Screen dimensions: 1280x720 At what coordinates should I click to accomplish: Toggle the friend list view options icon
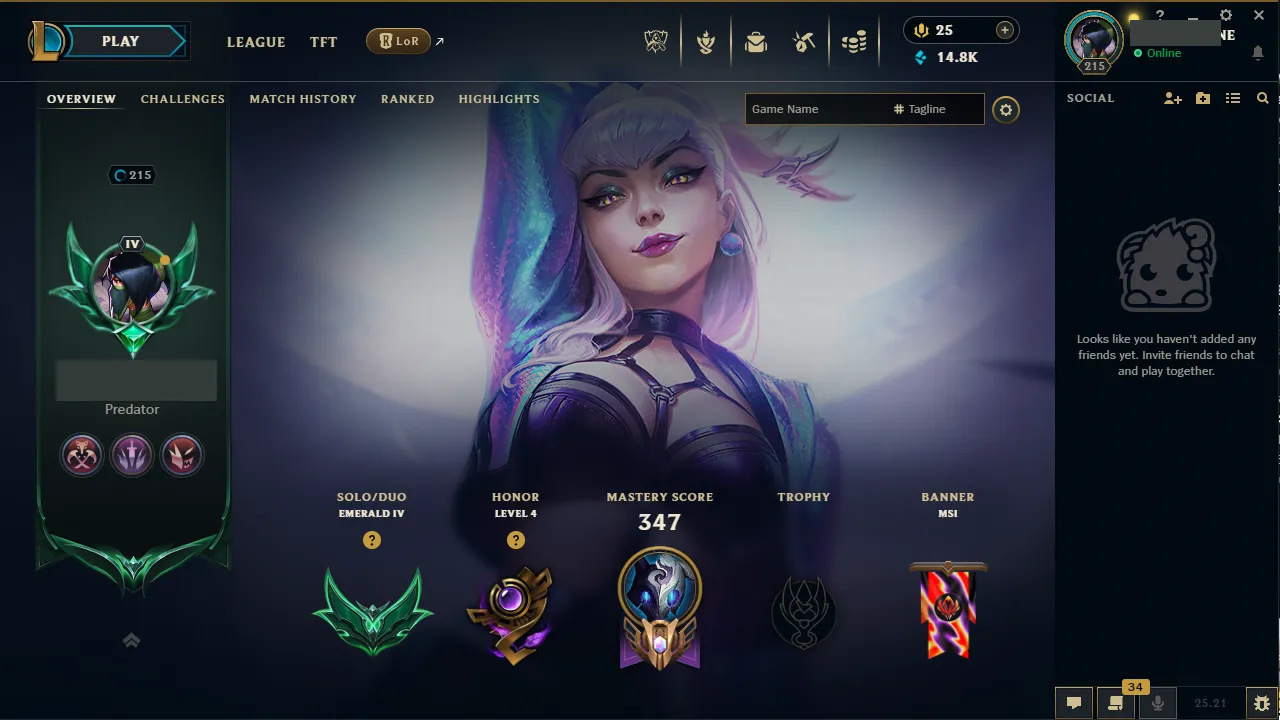pos(1234,98)
